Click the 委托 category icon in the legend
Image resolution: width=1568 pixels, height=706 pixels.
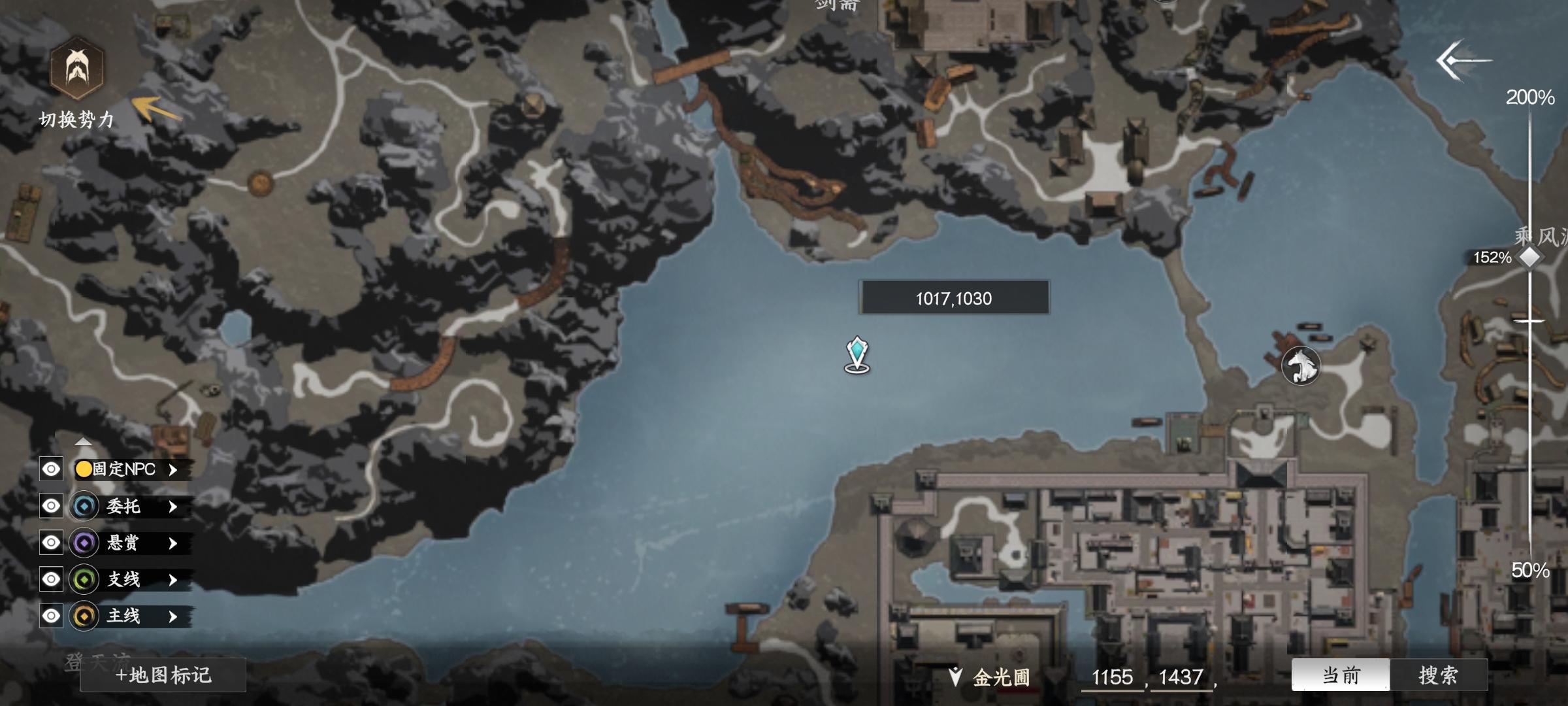click(x=84, y=506)
